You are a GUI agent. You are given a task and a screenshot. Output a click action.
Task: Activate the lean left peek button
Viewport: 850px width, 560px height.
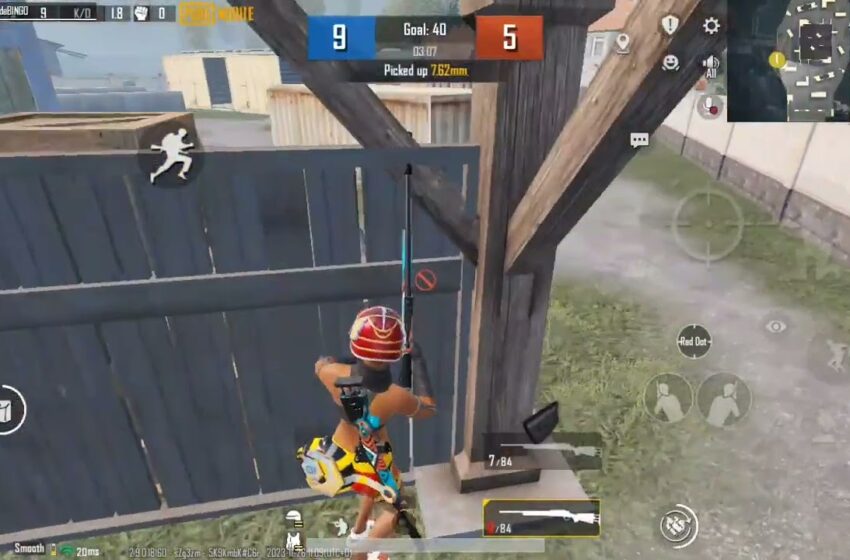coord(668,397)
